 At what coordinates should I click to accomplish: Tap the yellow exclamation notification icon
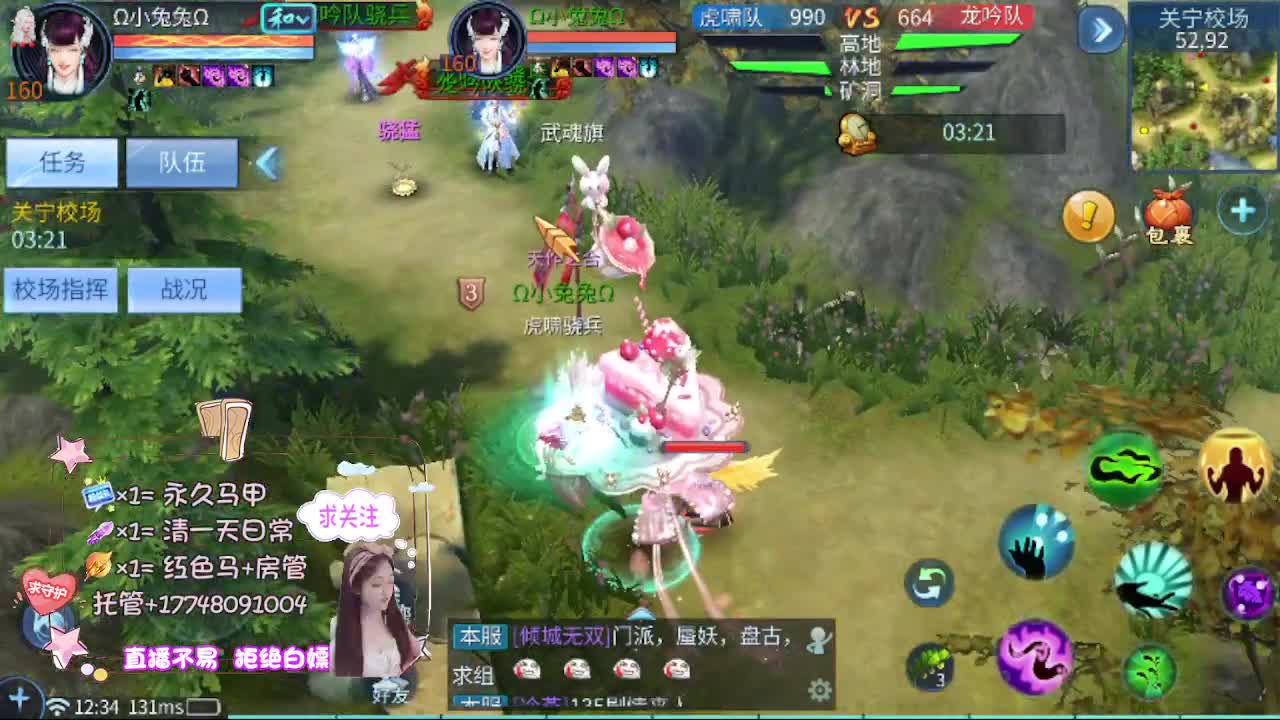click(x=1090, y=214)
